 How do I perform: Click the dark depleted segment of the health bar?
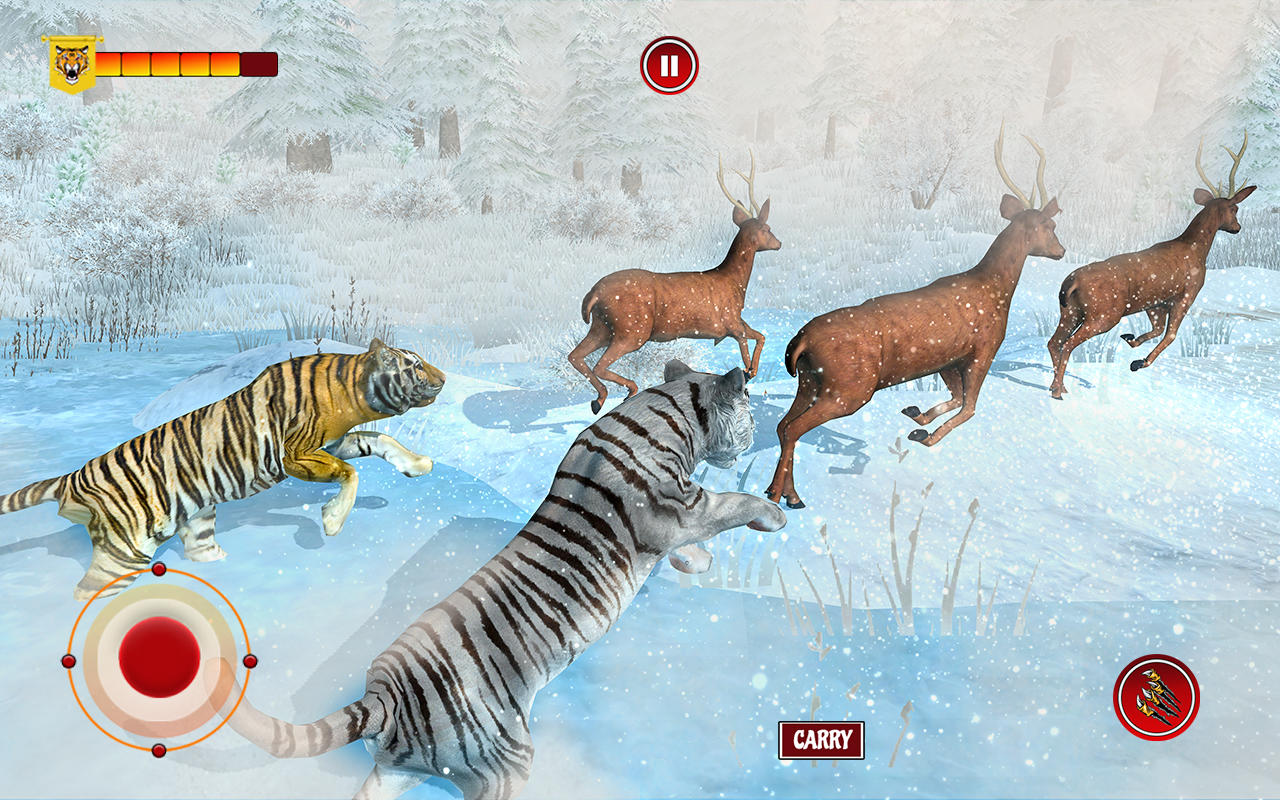pyautogui.click(x=257, y=62)
